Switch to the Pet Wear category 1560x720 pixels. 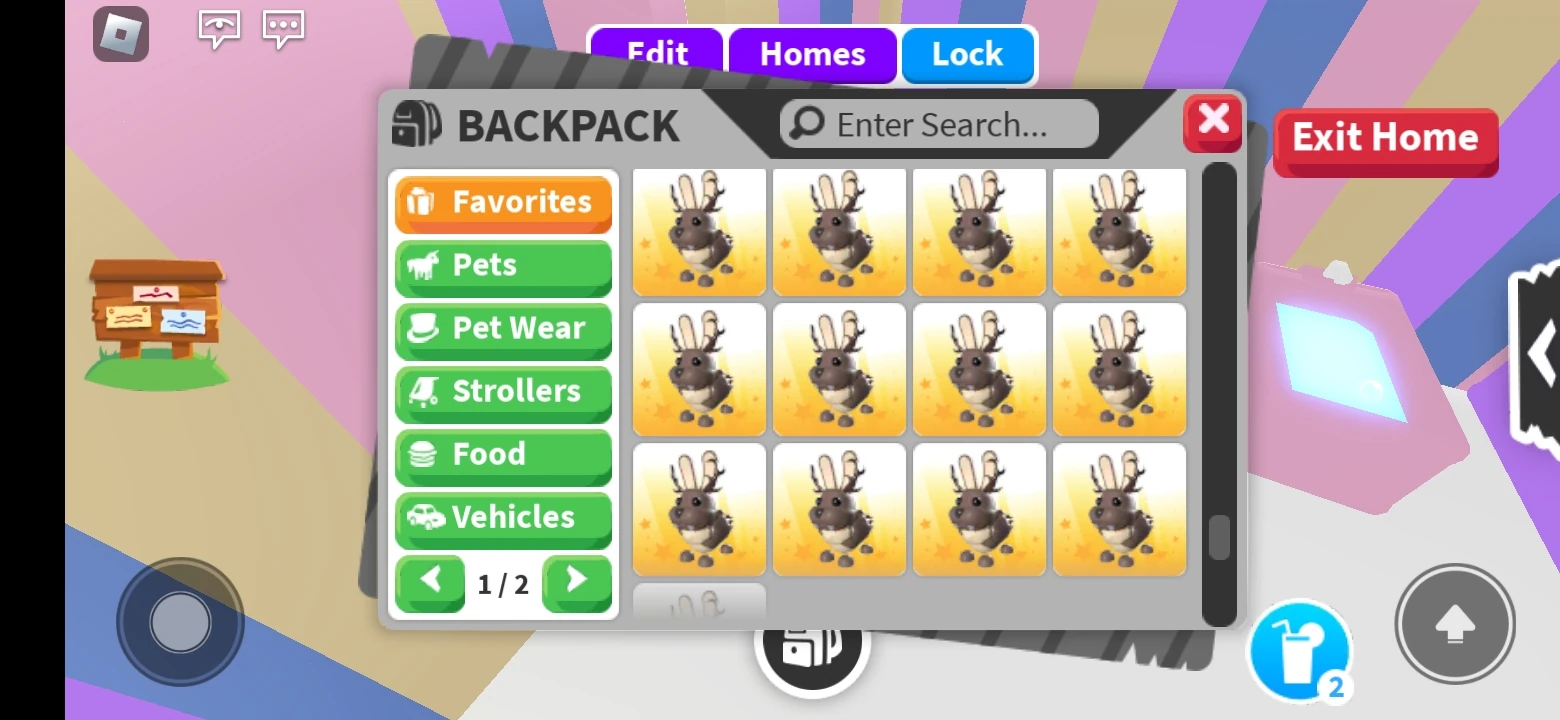(x=503, y=328)
